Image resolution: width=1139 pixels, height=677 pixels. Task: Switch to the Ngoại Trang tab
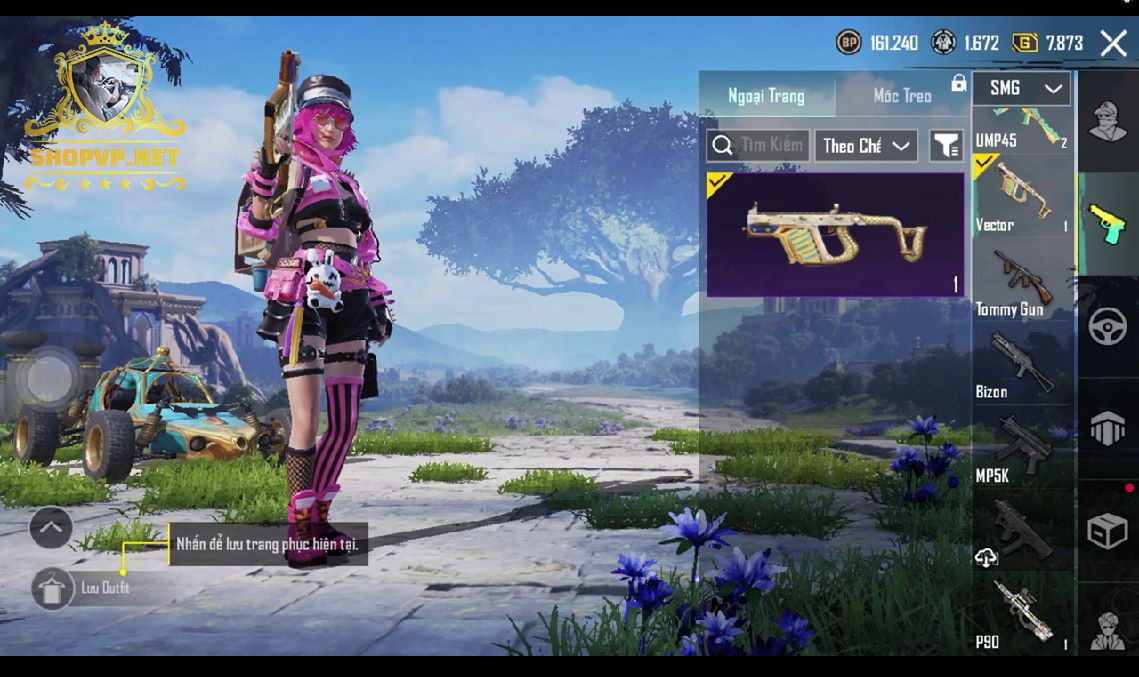click(766, 96)
